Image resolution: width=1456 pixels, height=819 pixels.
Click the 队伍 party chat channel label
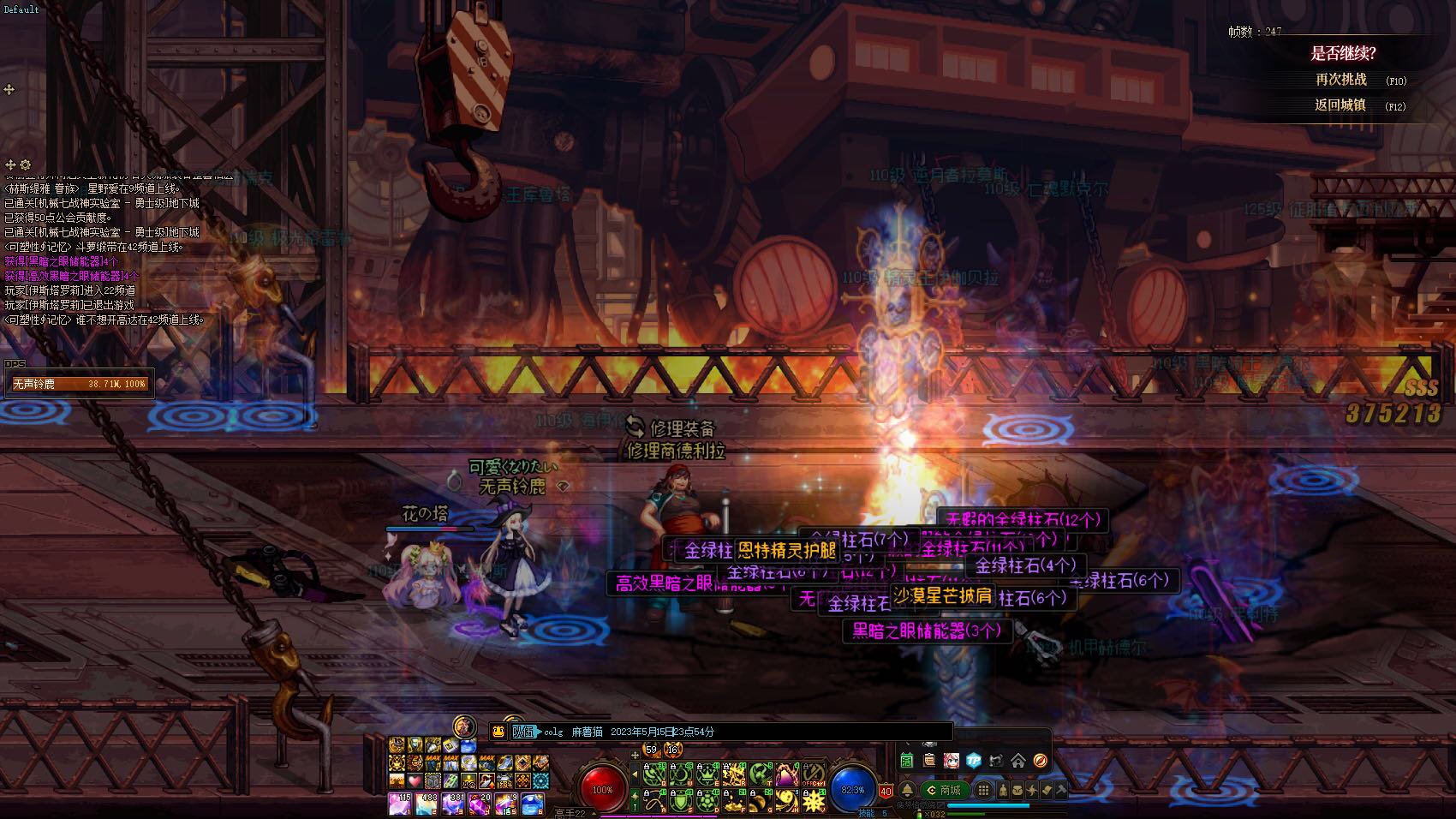click(522, 732)
